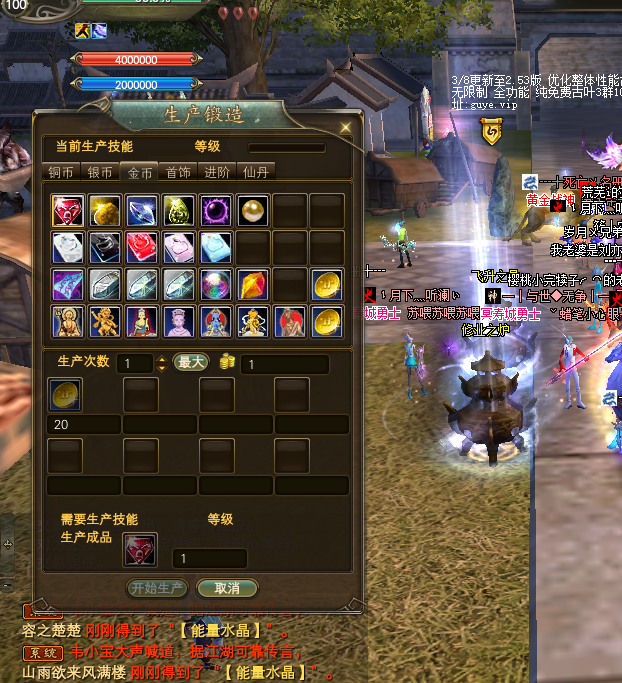This screenshot has width=622, height=683.
Task: Select the rainbow orb recipe icon
Action: (215, 284)
